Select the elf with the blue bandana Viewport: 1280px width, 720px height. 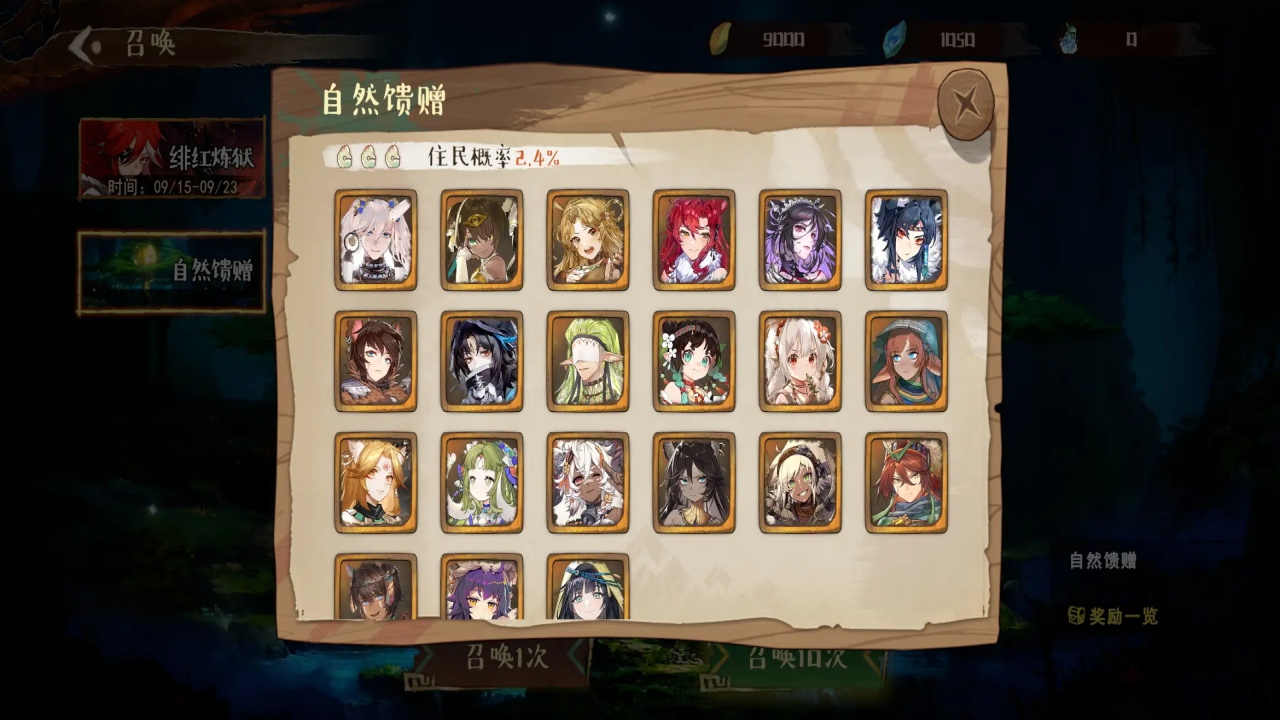pyautogui.click(x=906, y=361)
